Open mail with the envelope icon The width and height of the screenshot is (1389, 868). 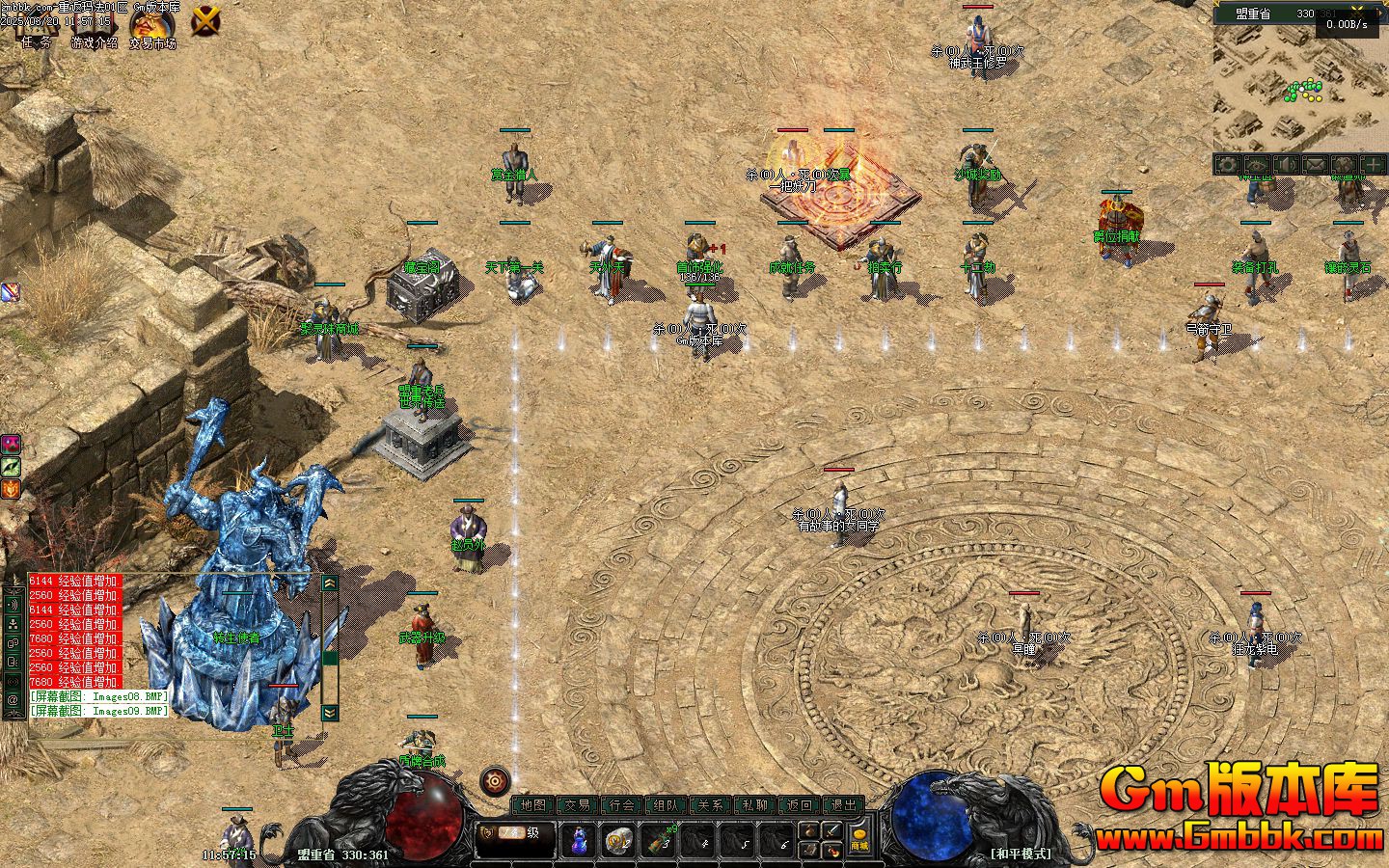tap(1314, 165)
